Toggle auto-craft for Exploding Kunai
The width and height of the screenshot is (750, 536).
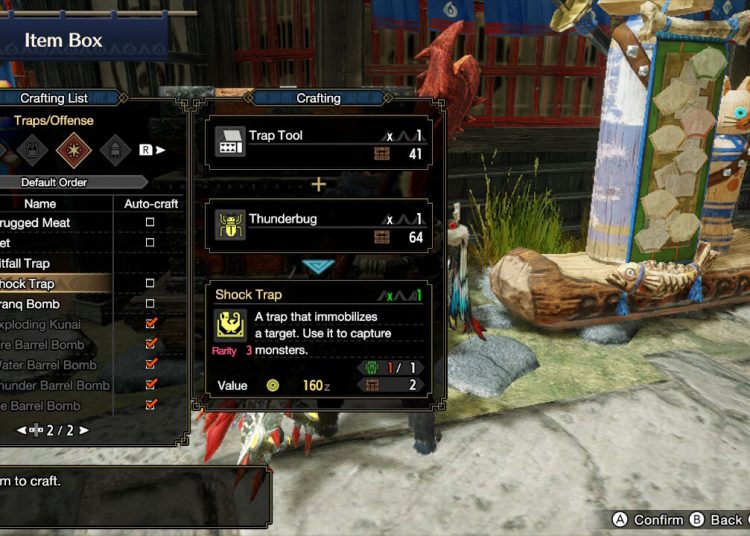click(151, 324)
